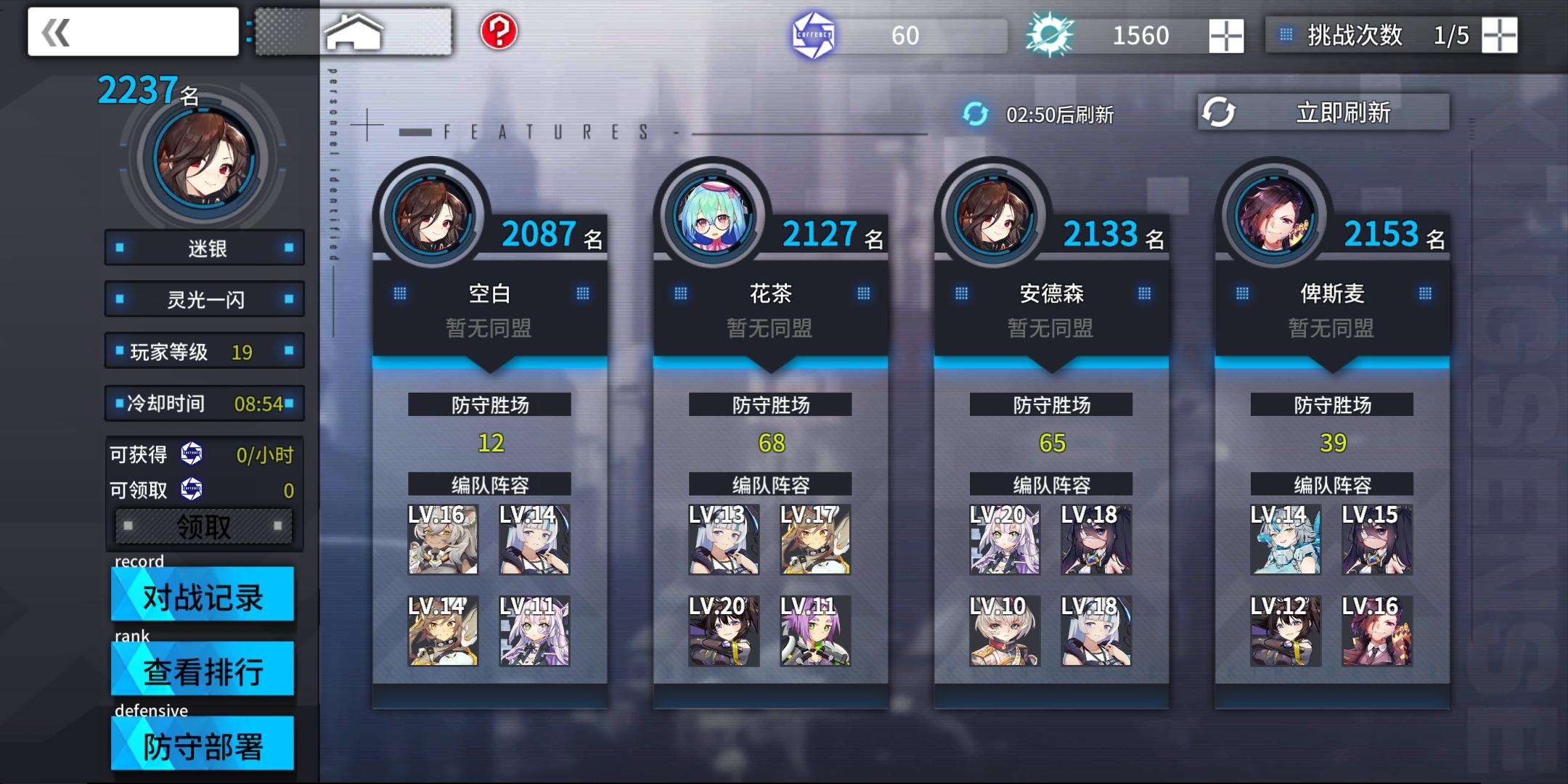Click 俾斯麦's LV.14 character thumbnail

(x=1286, y=539)
